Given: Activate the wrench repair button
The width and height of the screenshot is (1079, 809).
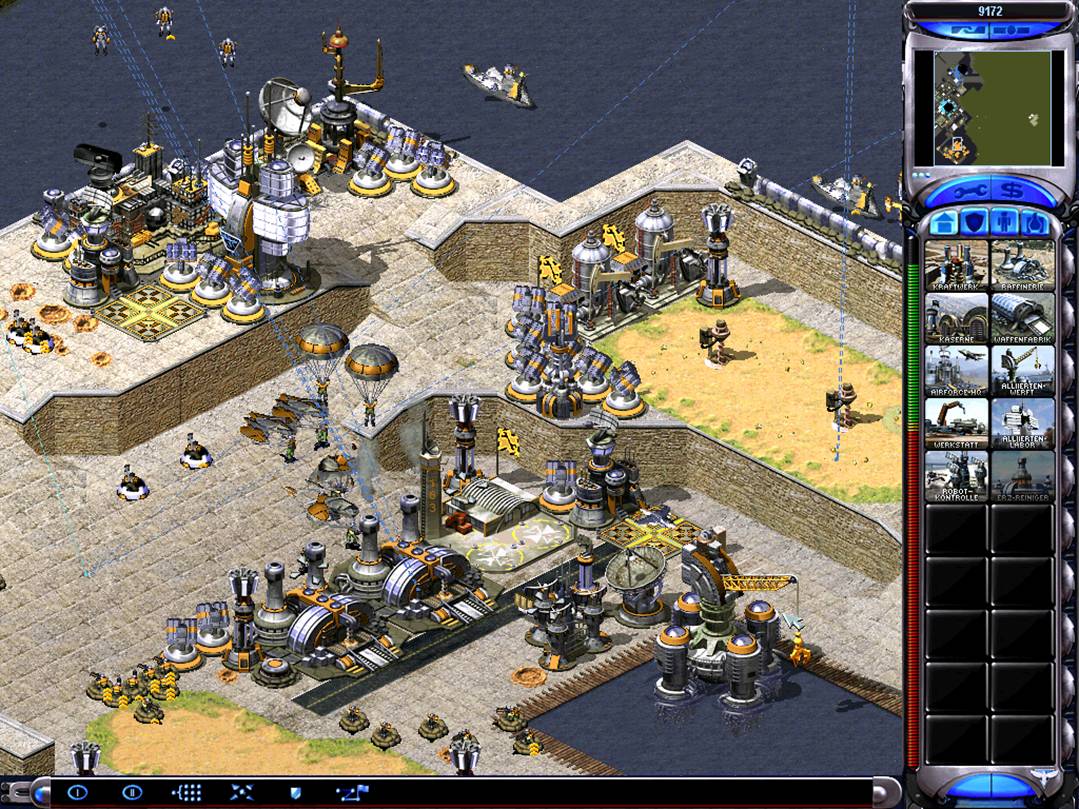Looking at the screenshot, I should [x=964, y=189].
